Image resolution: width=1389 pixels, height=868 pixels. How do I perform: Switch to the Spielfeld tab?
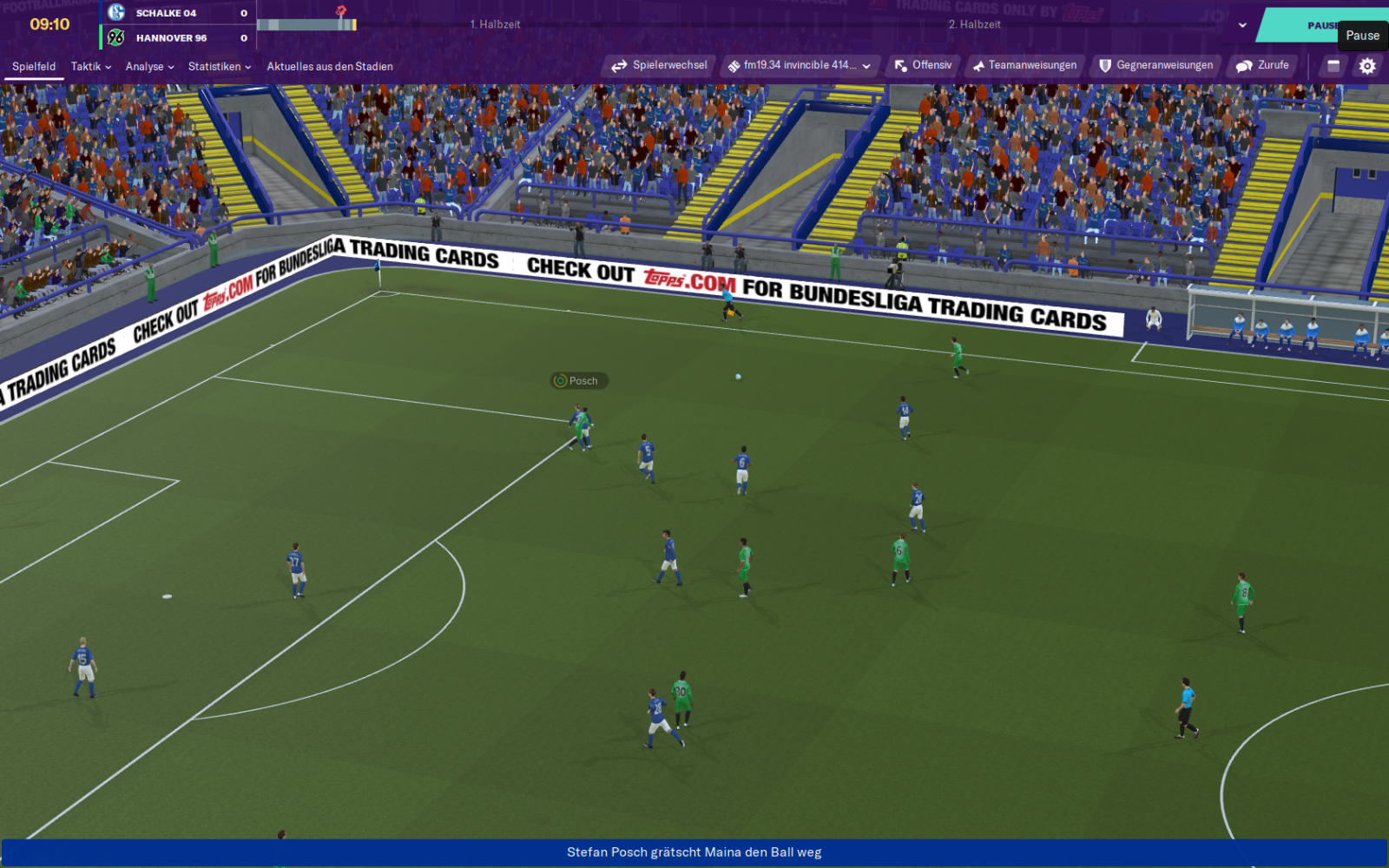(34, 67)
